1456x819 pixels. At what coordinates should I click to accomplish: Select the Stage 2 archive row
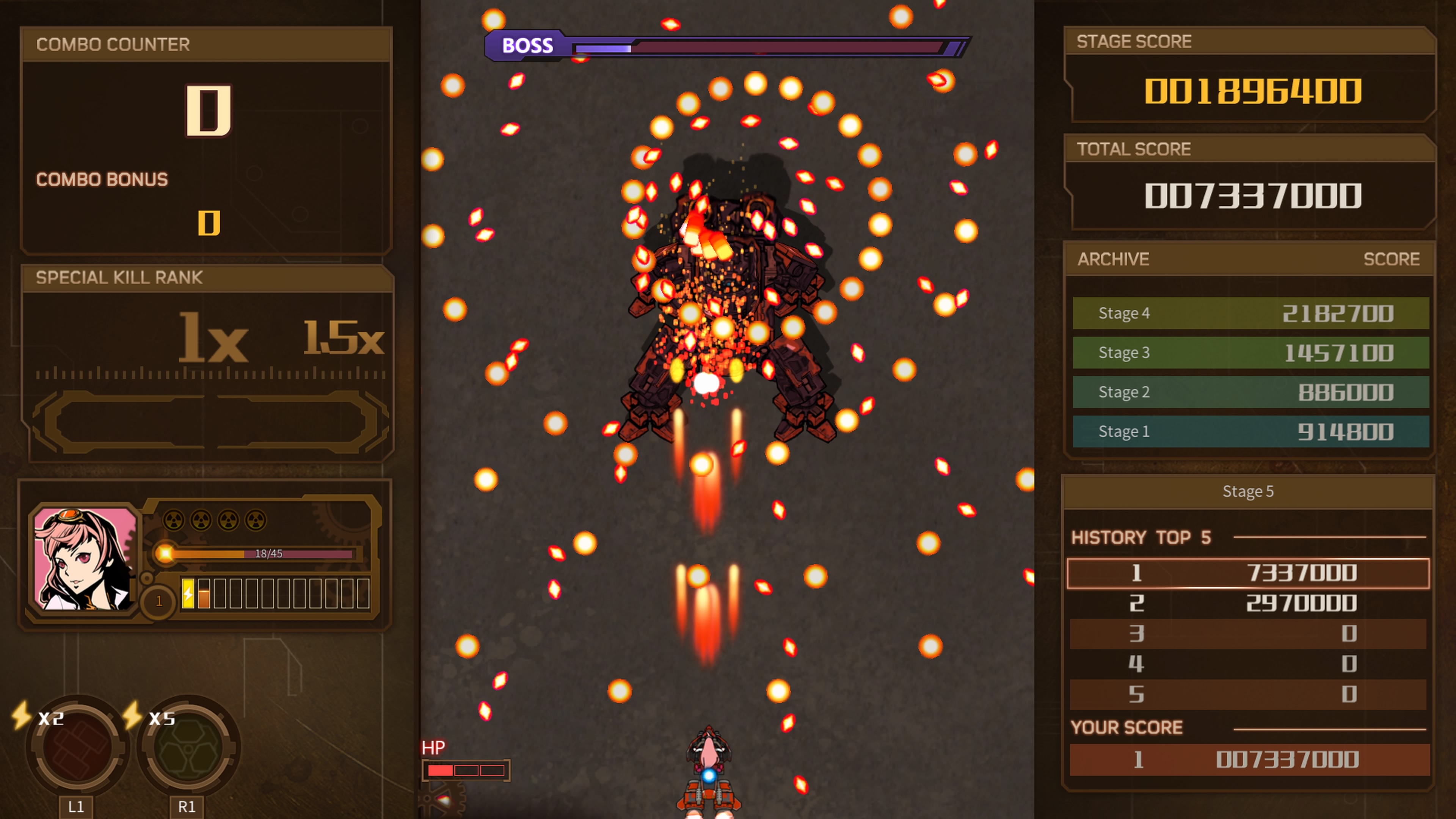point(1250,392)
